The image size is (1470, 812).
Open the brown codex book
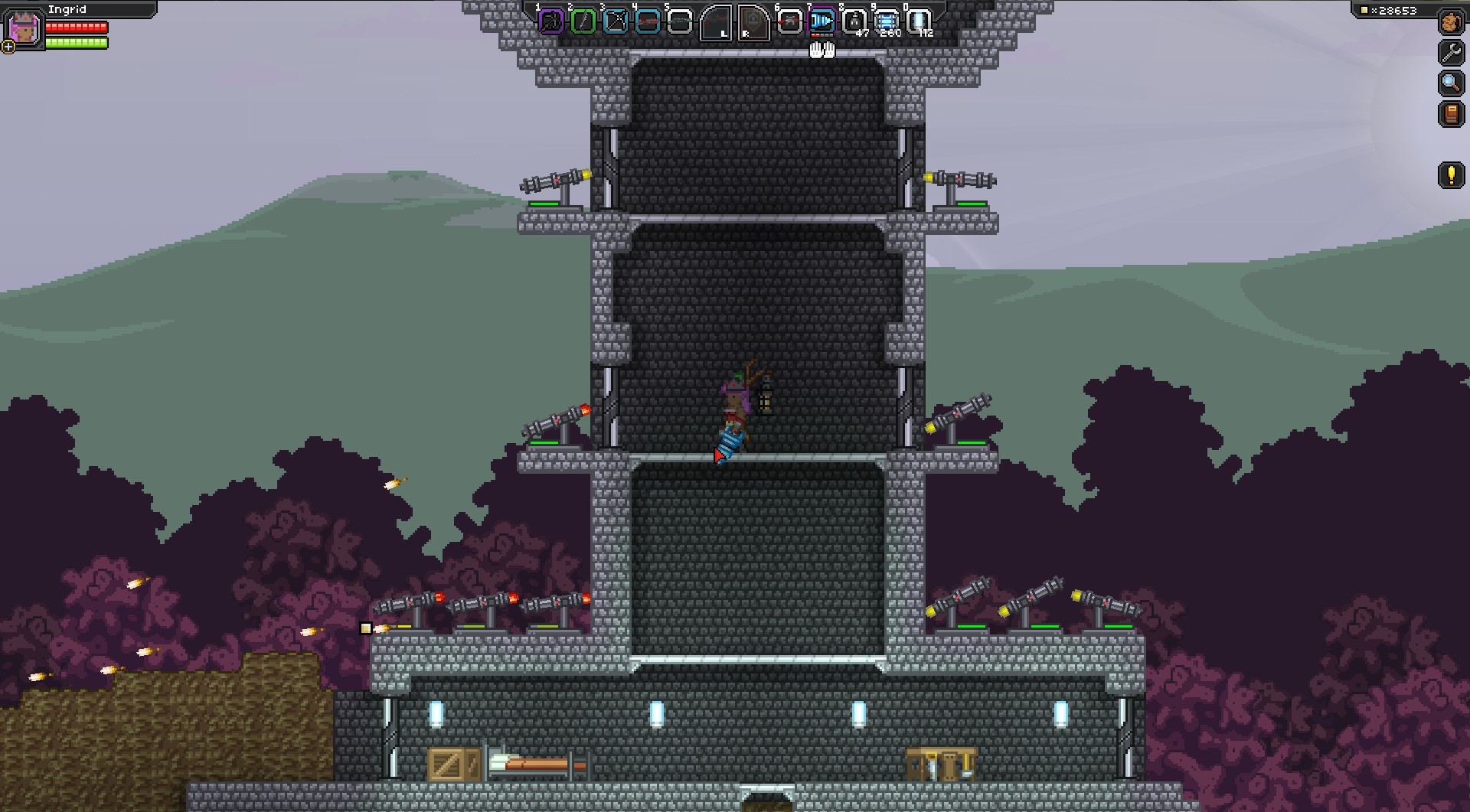click(x=1451, y=114)
